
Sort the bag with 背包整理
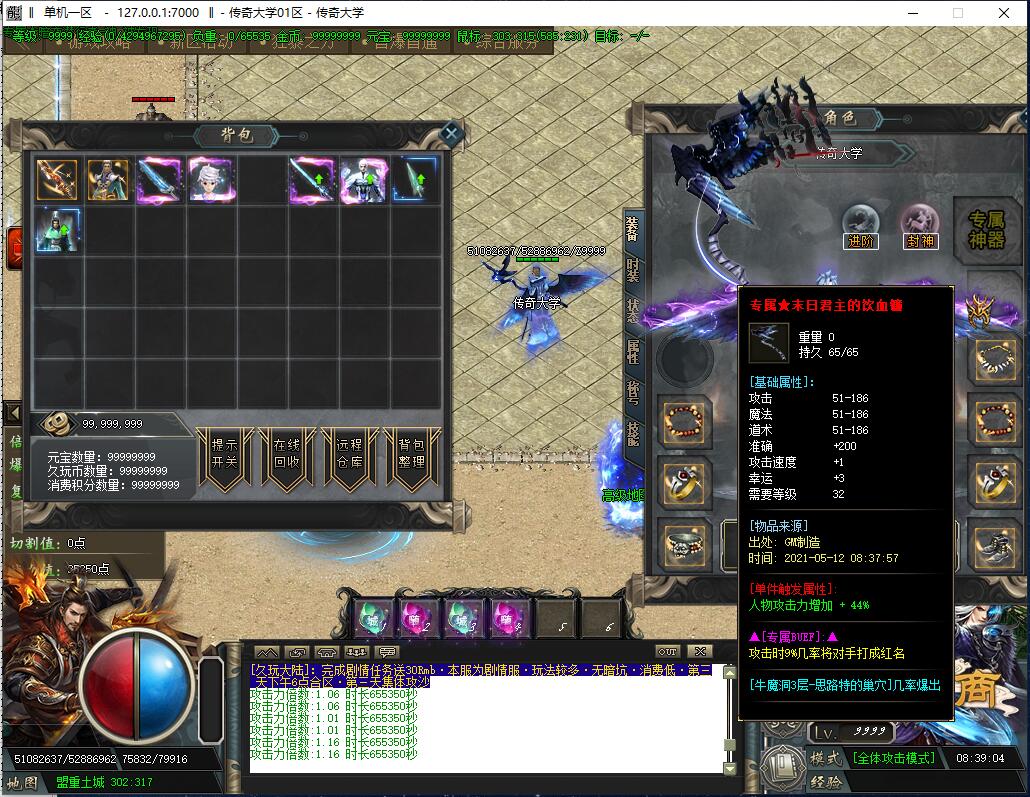[x=412, y=454]
